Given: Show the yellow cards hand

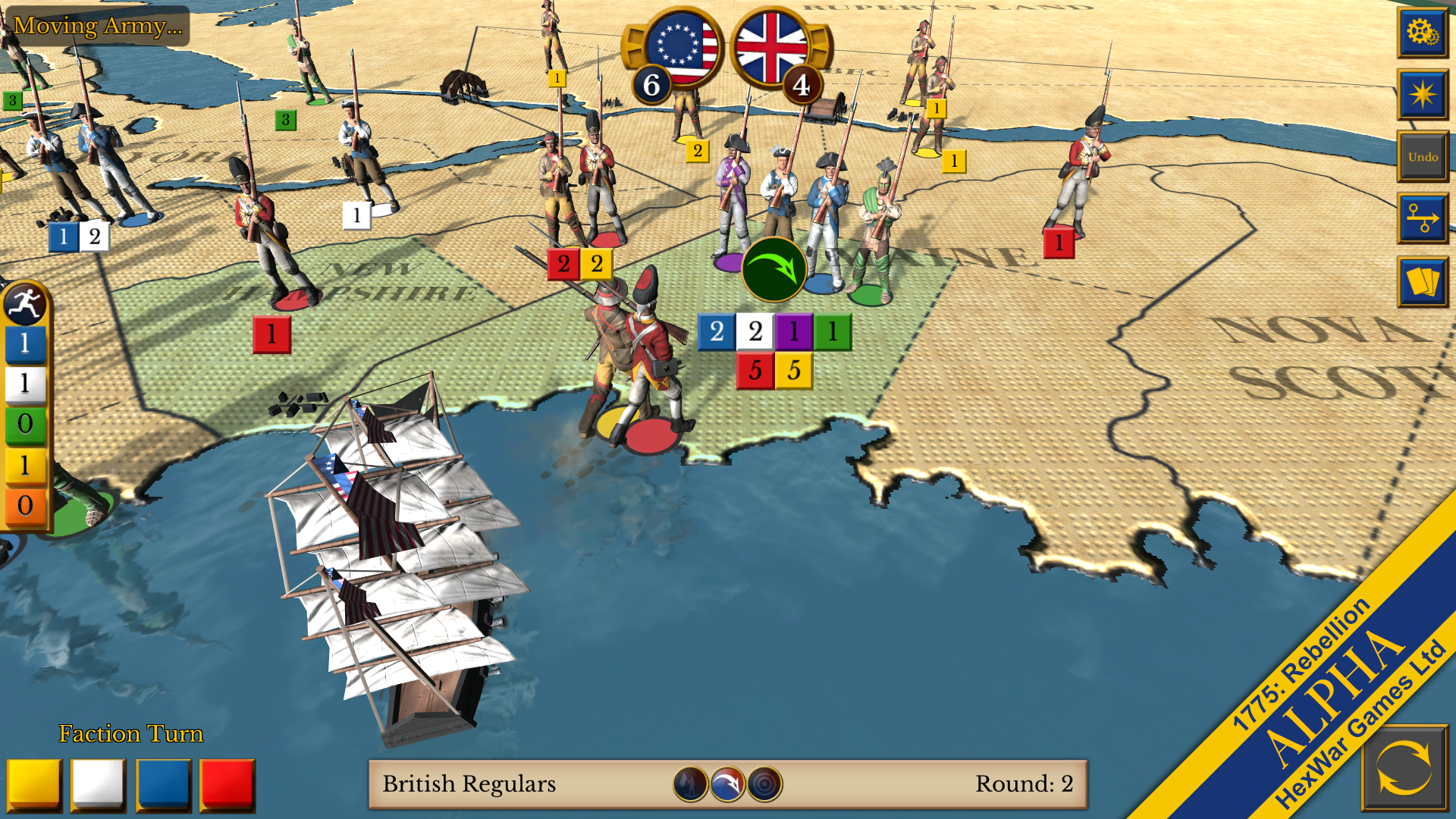Looking at the screenshot, I should 1422,281.
